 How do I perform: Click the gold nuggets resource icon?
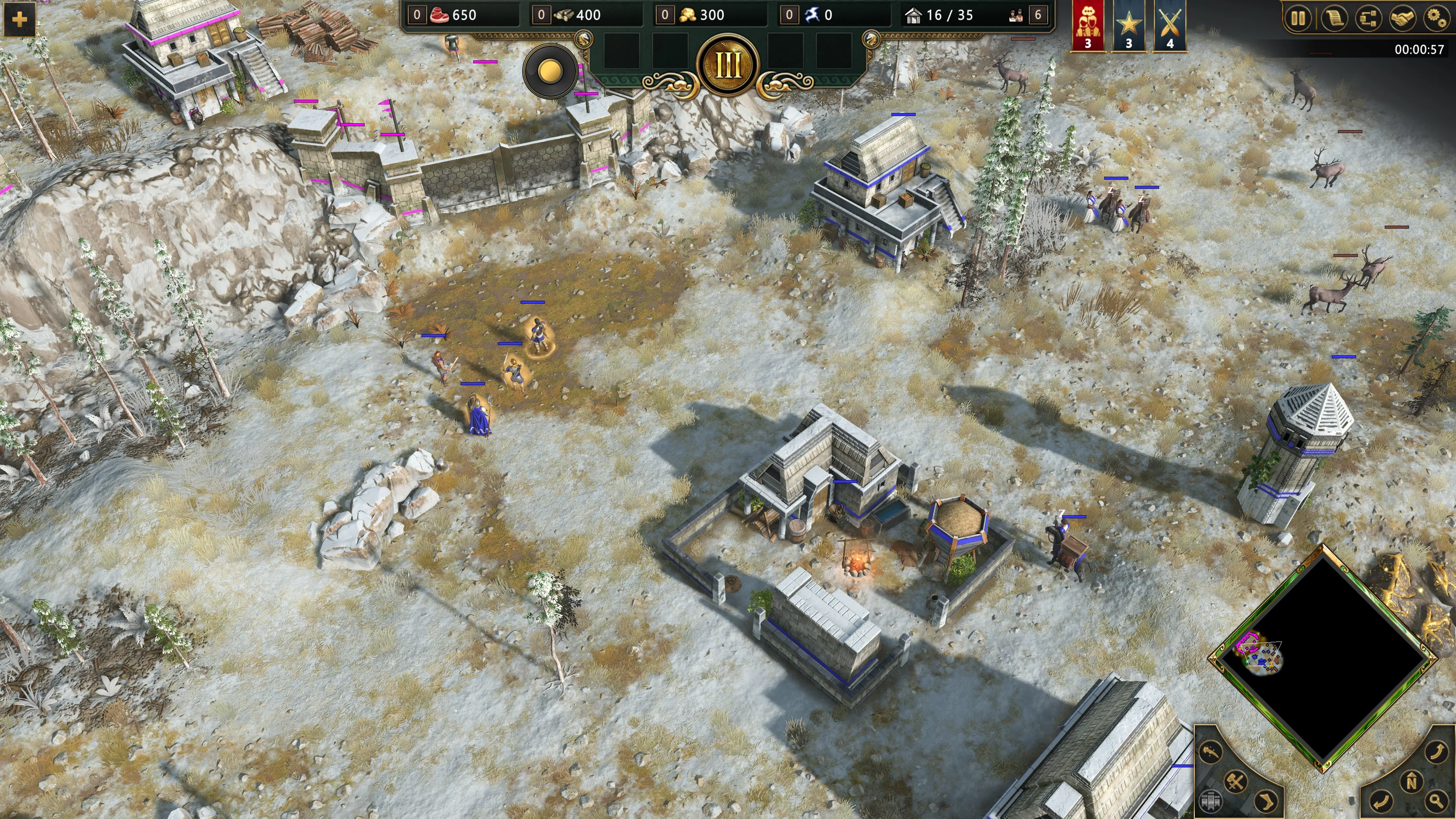click(687, 15)
